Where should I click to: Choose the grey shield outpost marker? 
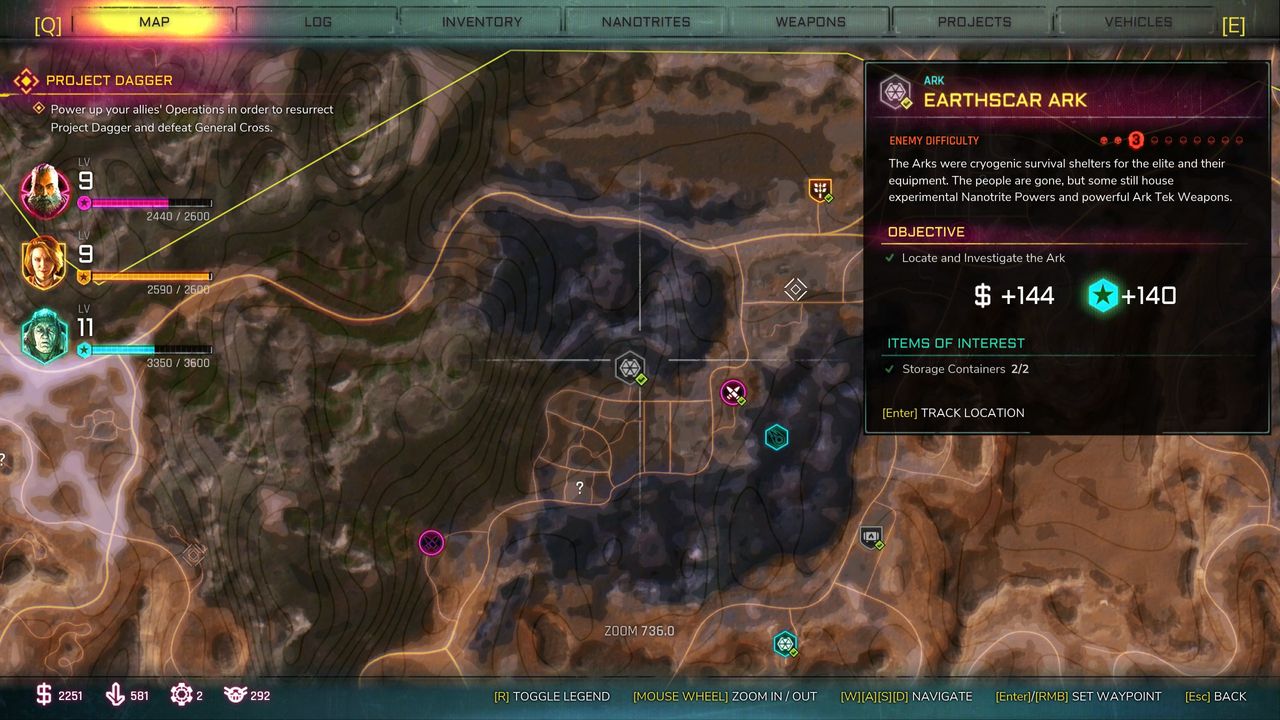tap(871, 537)
